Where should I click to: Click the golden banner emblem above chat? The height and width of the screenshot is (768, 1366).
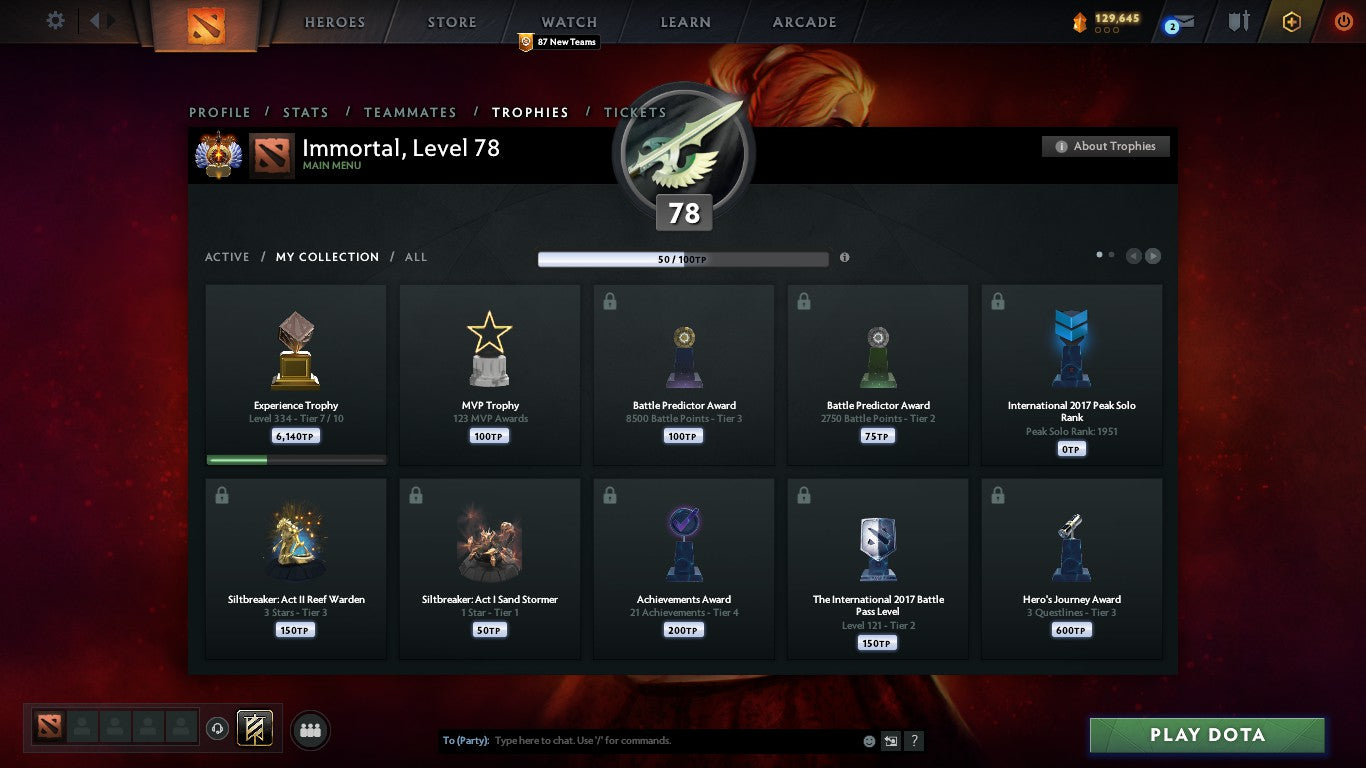253,729
